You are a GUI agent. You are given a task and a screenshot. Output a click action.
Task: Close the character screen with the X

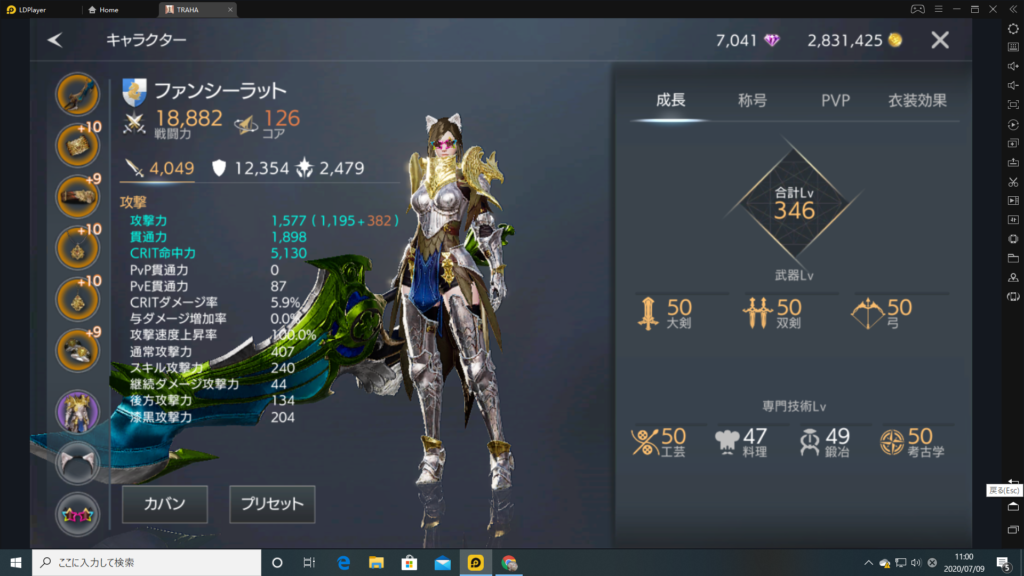coord(940,40)
